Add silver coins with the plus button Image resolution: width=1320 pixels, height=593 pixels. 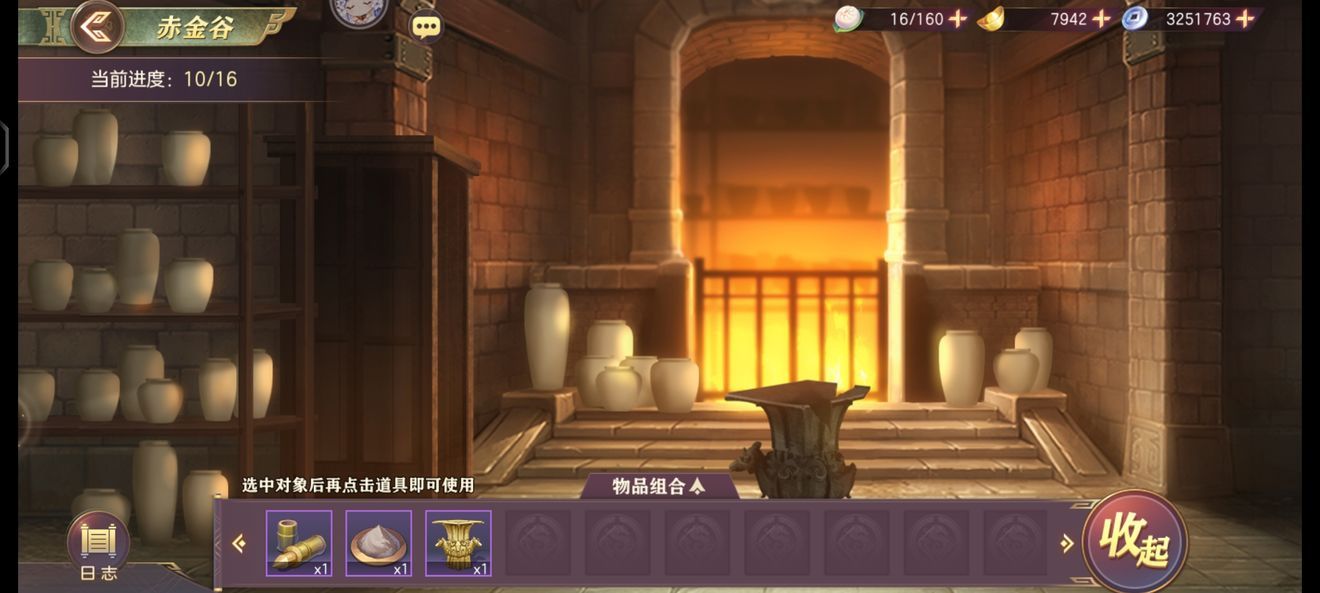coord(1245,18)
